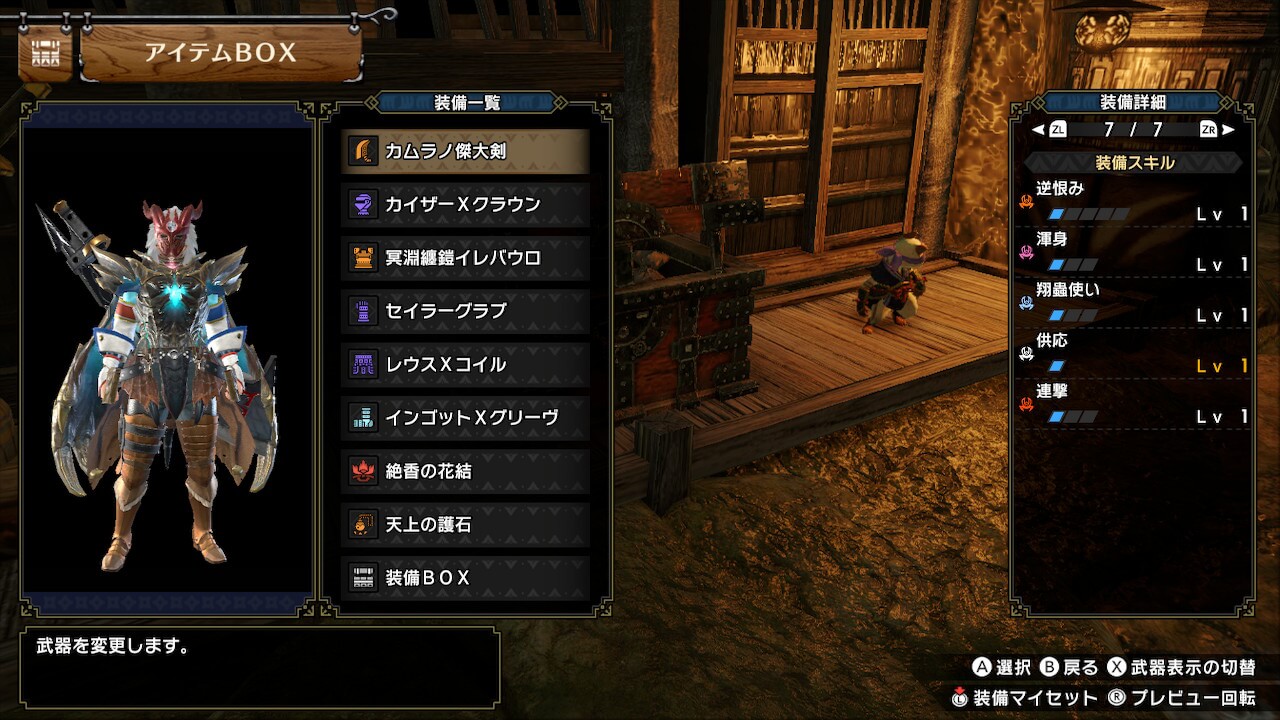The width and height of the screenshot is (1280, 720).
Task: Open the 装備BOX equipment box
Action: (x=465, y=578)
